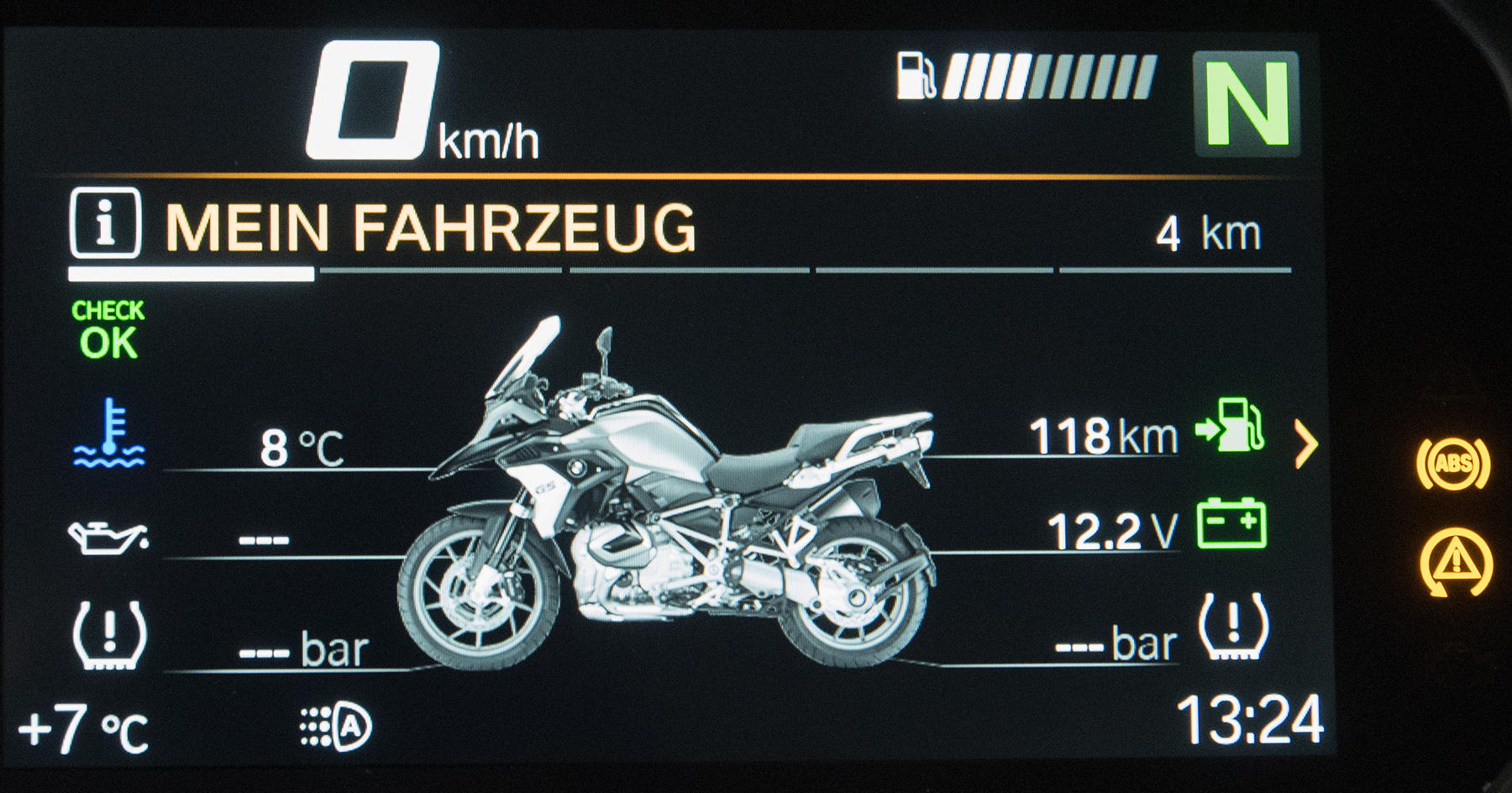Select the info icon beside MEIN FAHRZEUG
This screenshot has width=1512, height=793.
click(105, 223)
